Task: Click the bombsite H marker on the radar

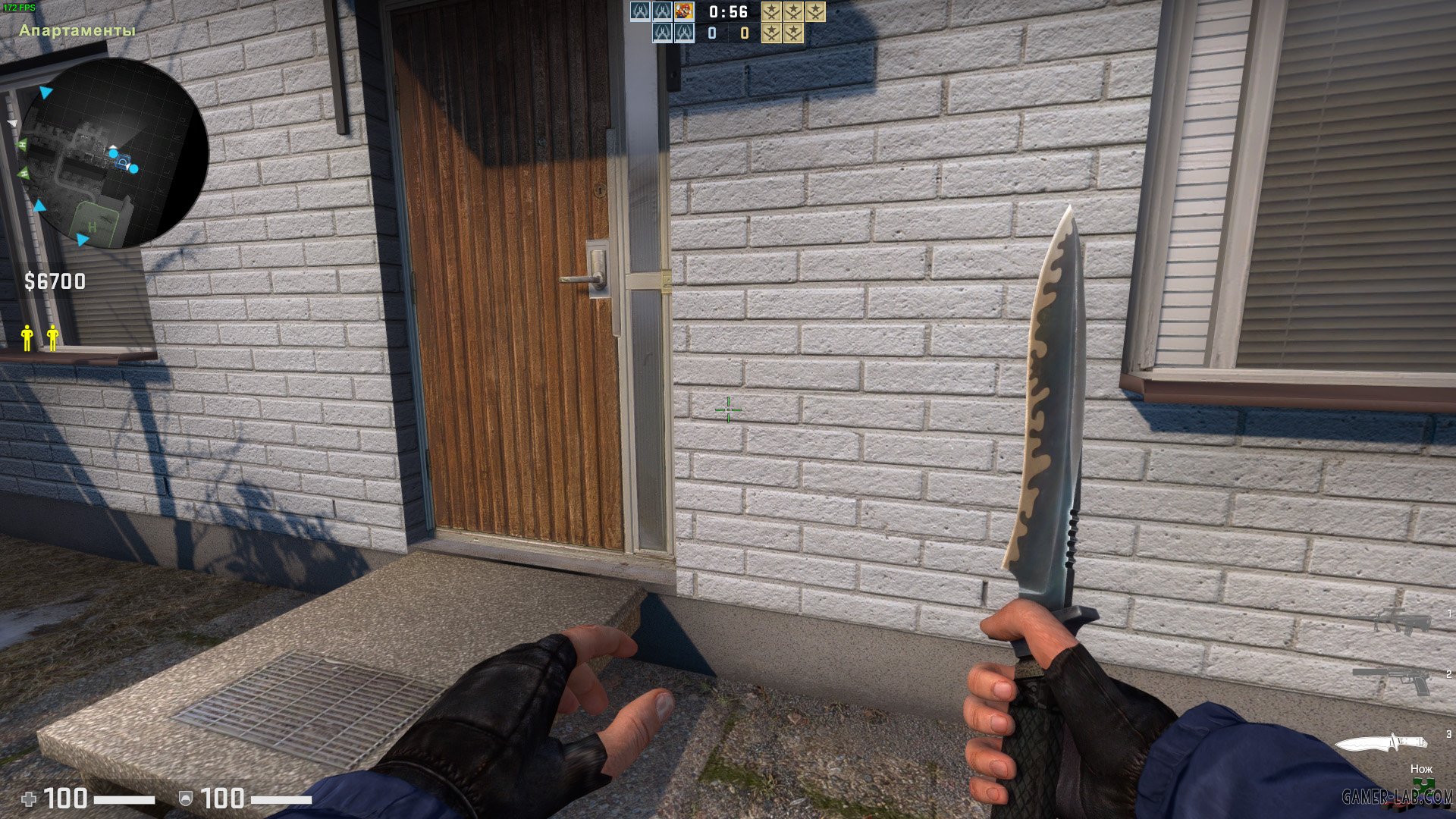Action: click(x=93, y=226)
